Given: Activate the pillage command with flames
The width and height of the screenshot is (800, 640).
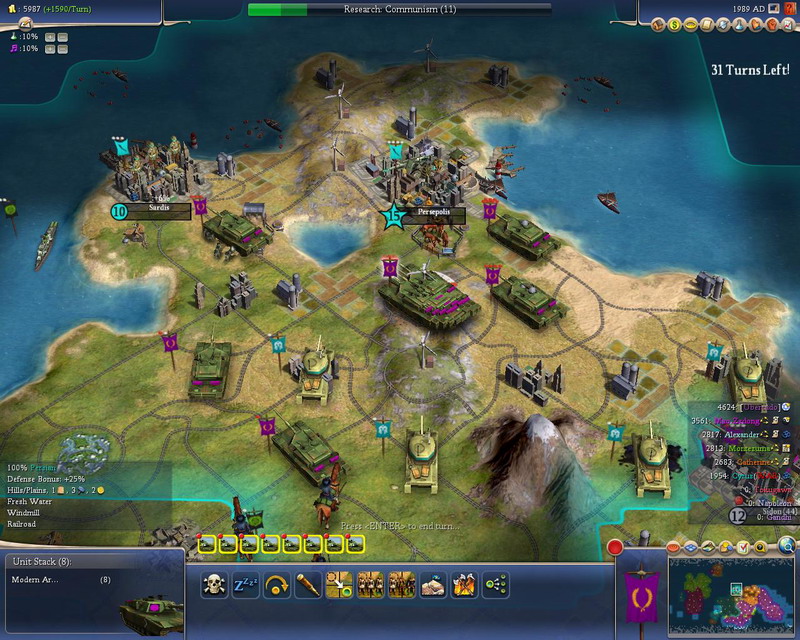Looking at the screenshot, I should click(x=464, y=584).
